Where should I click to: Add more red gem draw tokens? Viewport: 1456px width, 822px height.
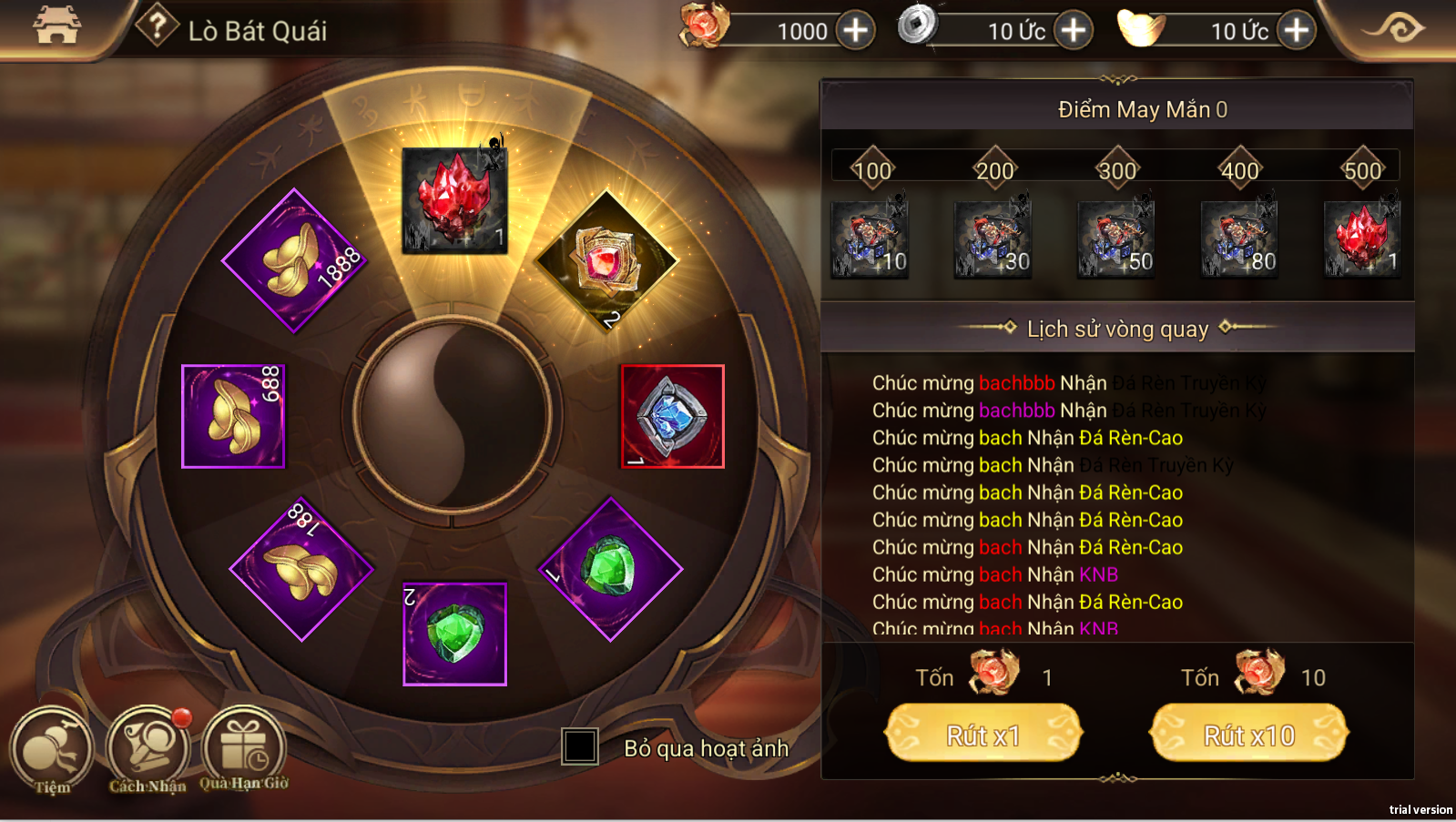855,30
